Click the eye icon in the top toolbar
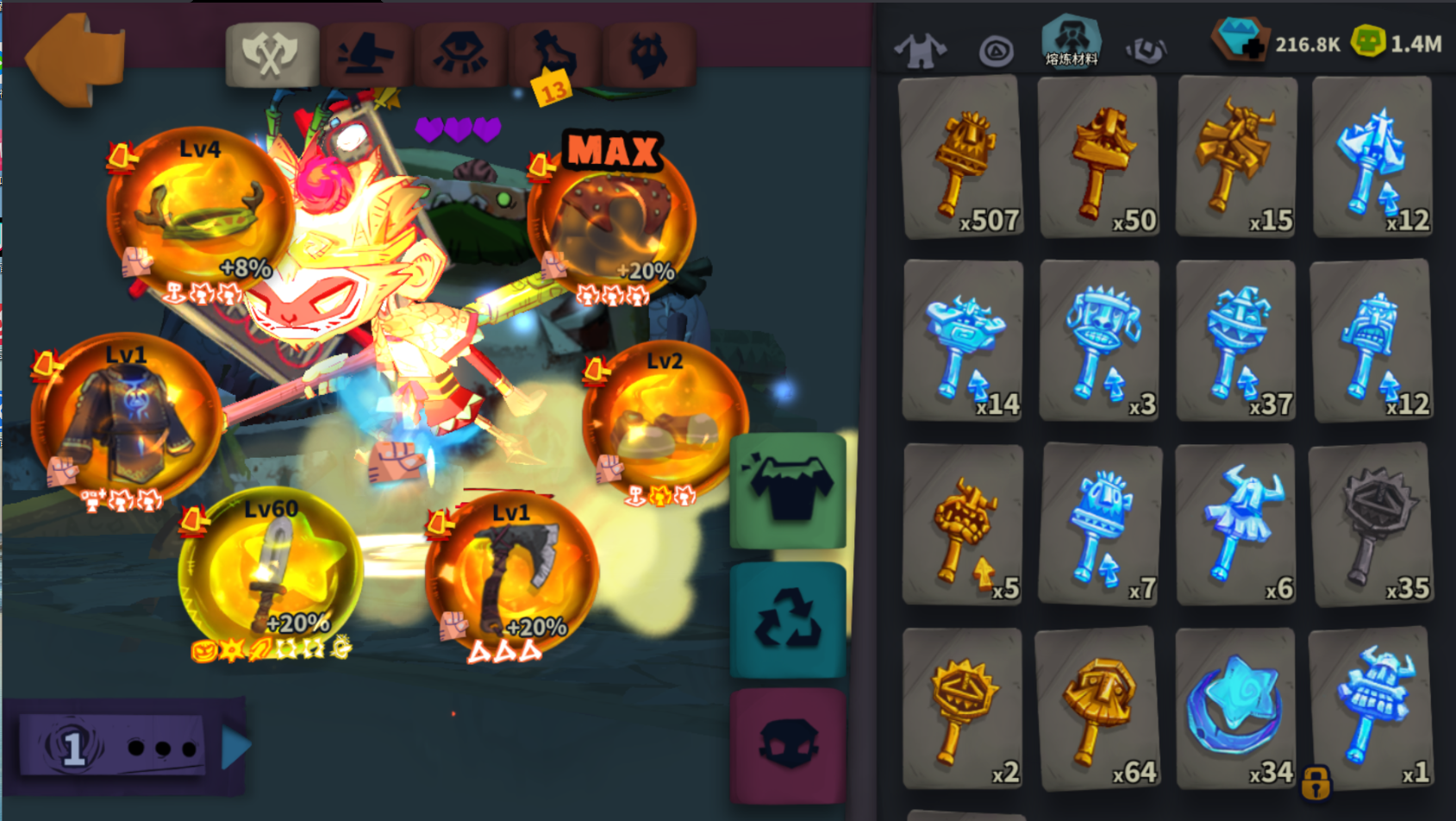The width and height of the screenshot is (1456, 821). point(463,52)
